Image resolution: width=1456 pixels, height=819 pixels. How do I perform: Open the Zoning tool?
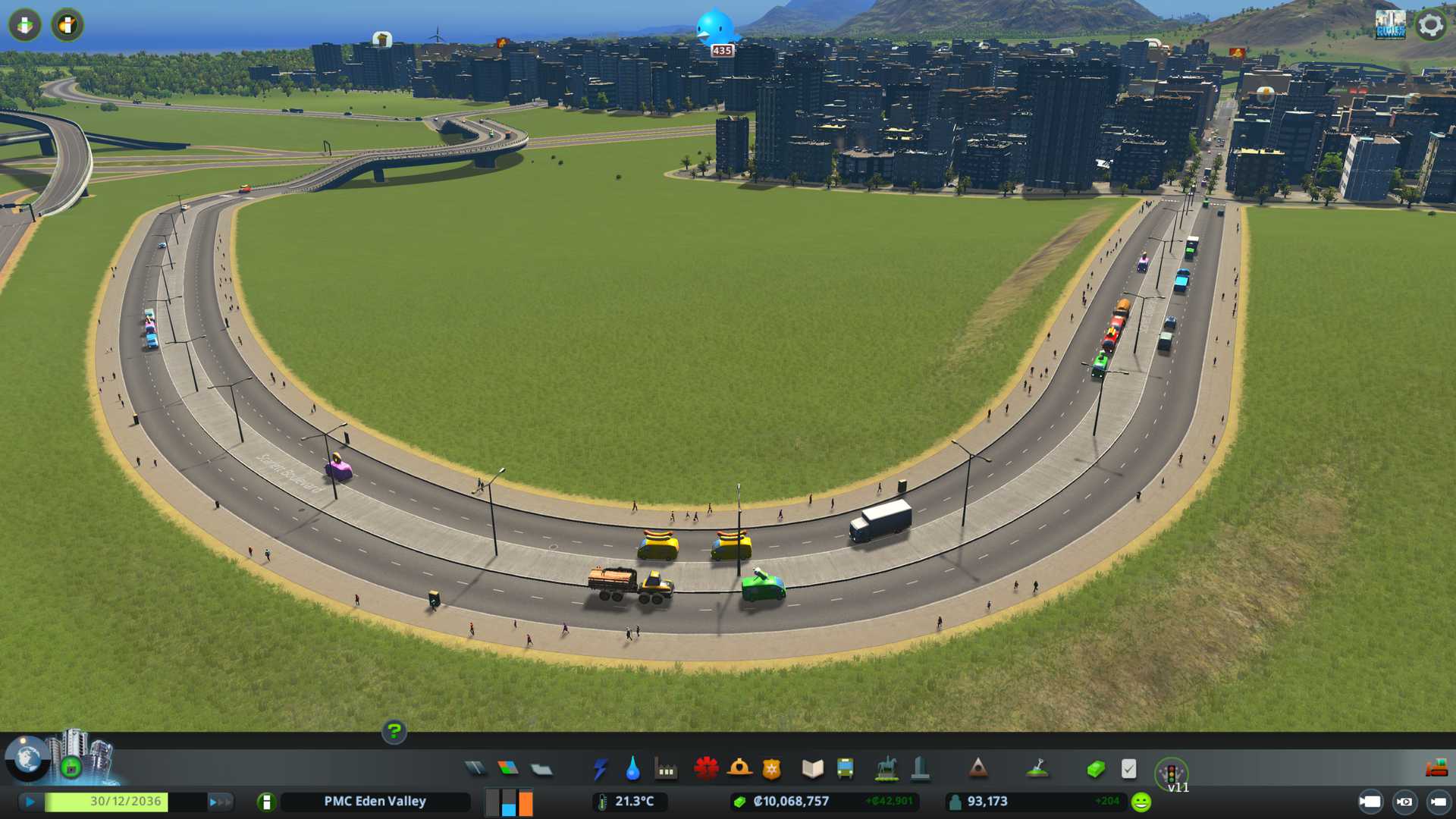(508, 769)
